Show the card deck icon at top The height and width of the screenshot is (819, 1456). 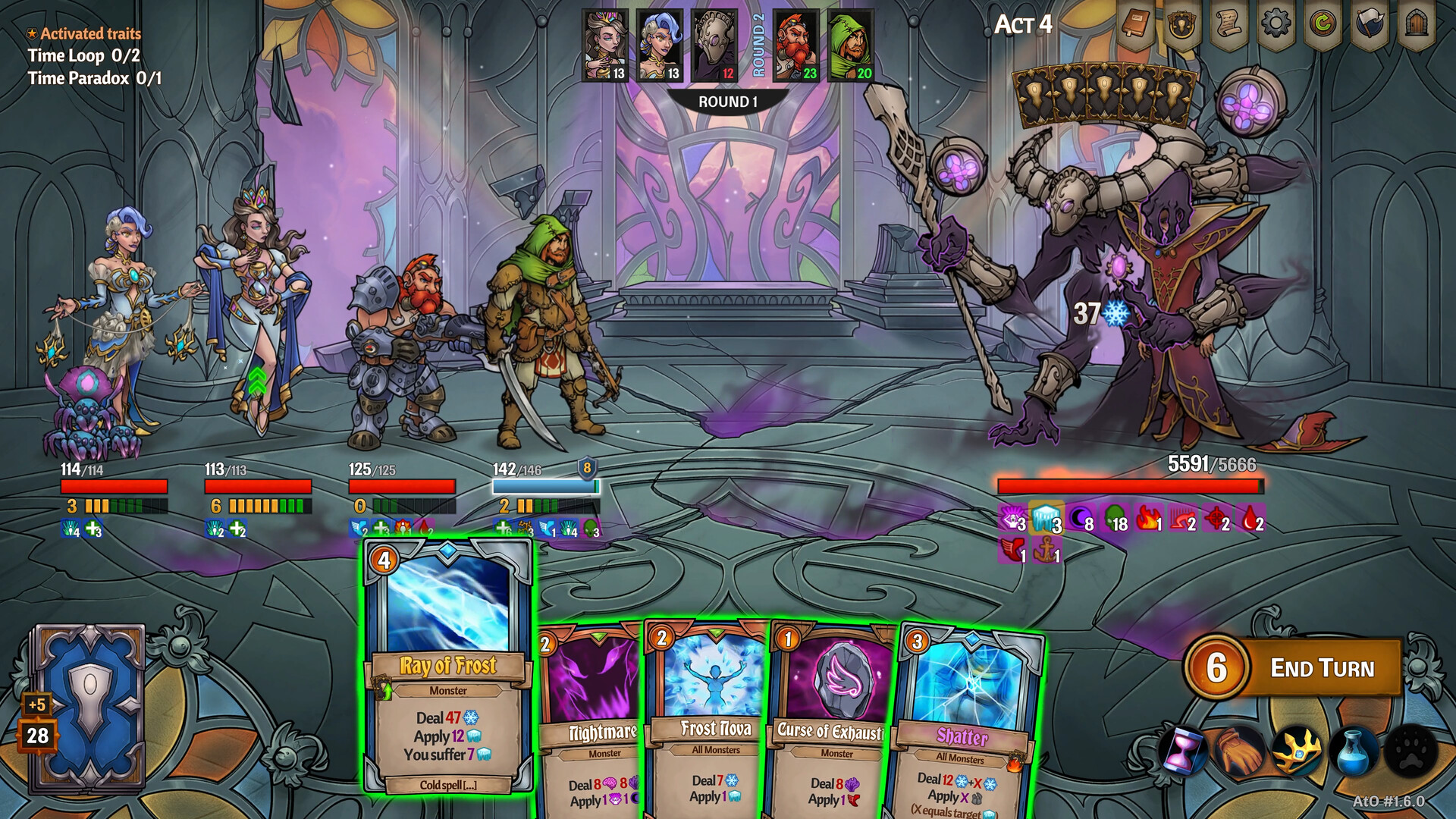point(1181,26)
